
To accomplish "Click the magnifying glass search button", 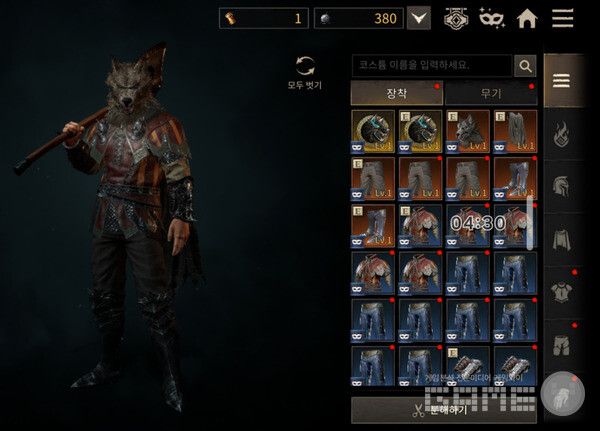I will click(x=525, y=66).
